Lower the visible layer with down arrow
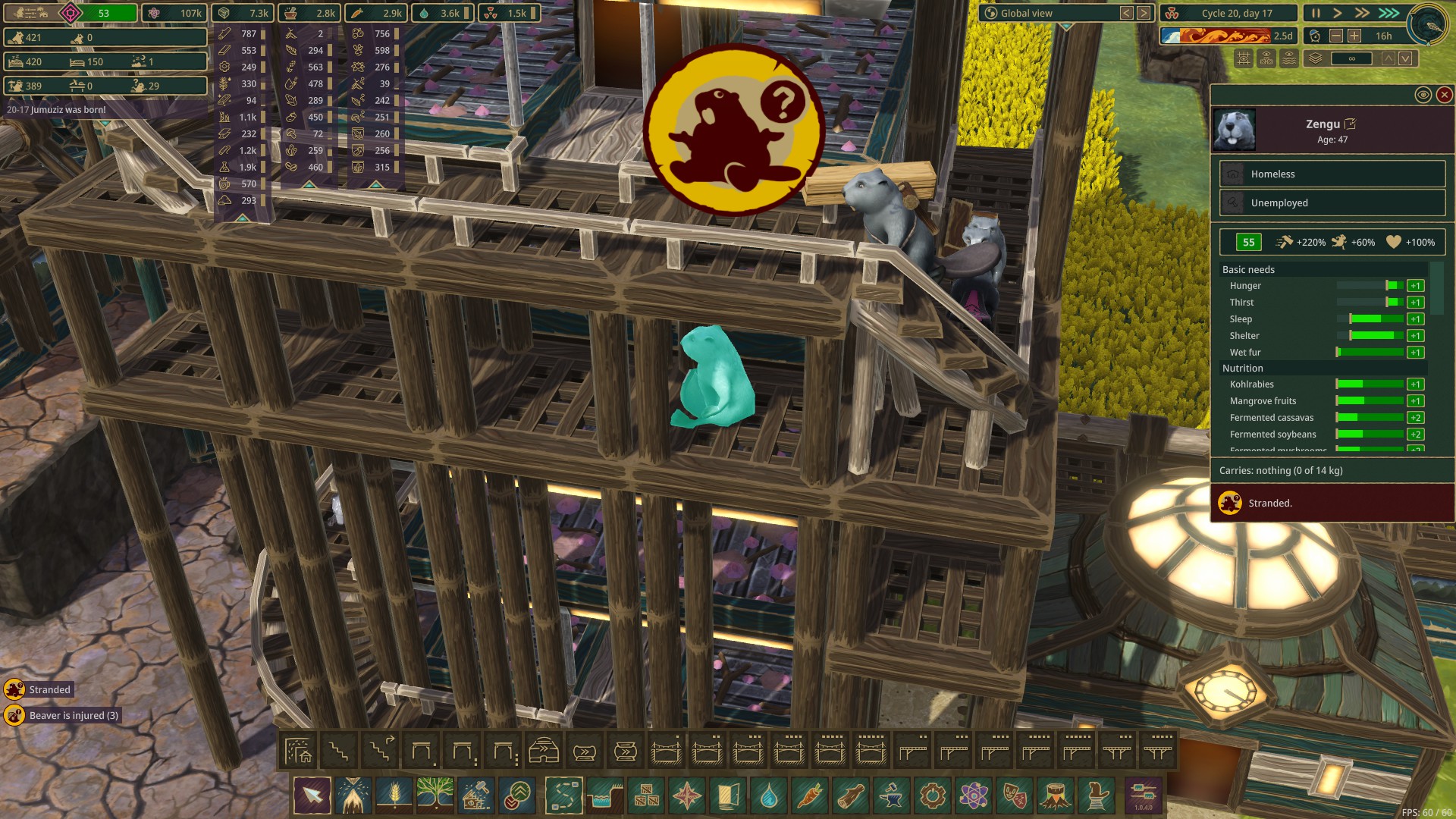 coord(1405,58)
